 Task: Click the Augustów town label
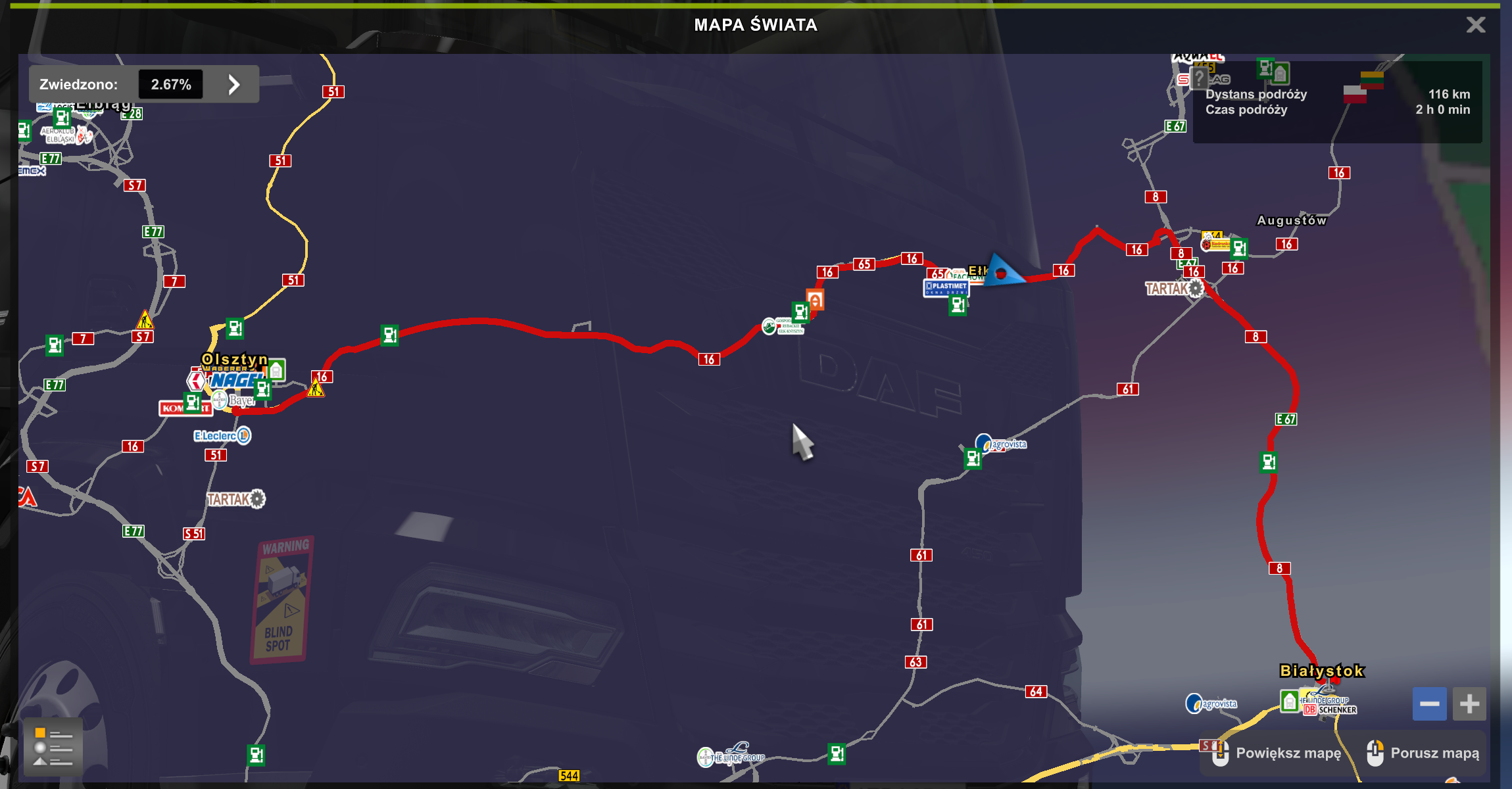tap(1292, 221)
